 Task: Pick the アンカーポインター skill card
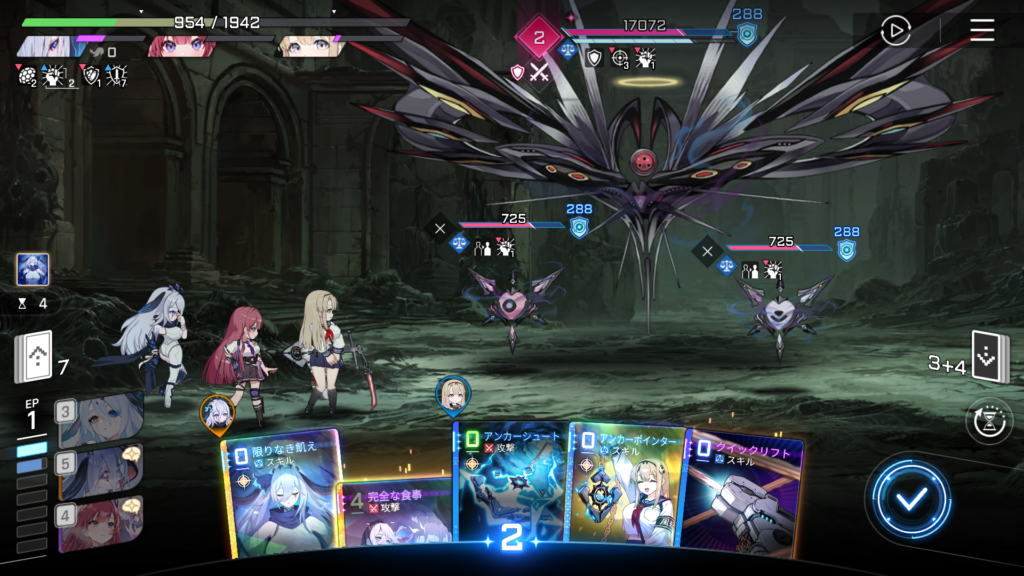pos(625,485)
